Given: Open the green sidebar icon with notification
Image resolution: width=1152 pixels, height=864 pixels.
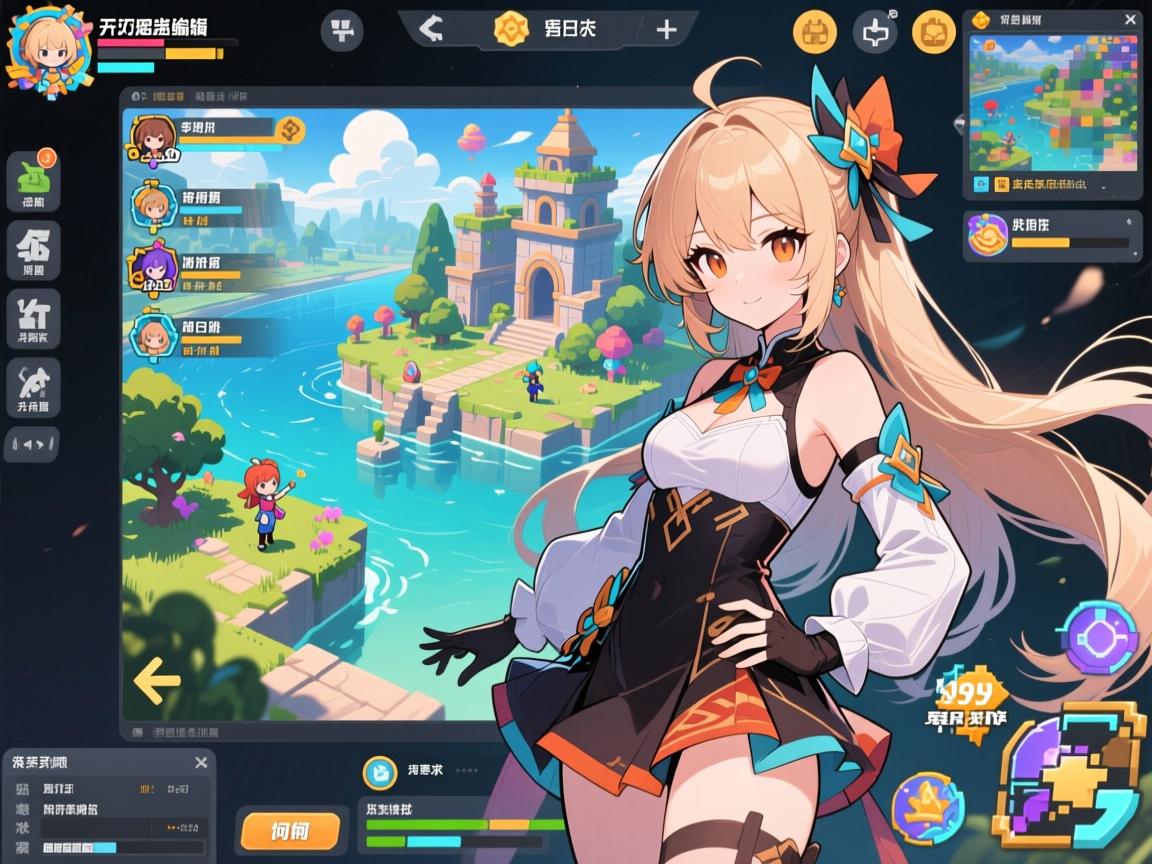Looking at the screenshot, I should coord(33,179).
